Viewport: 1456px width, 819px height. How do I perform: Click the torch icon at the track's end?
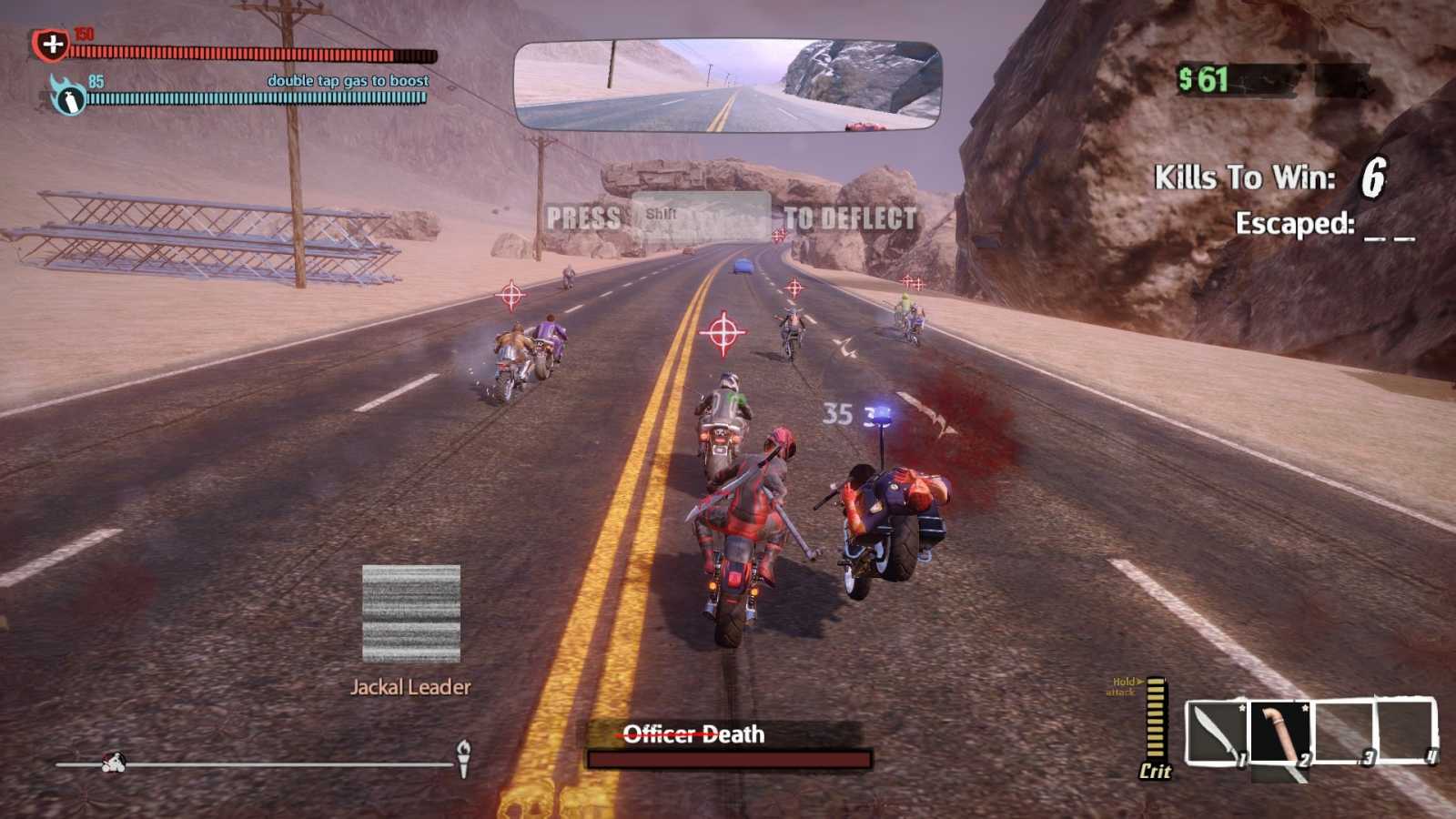coord(466,758)
